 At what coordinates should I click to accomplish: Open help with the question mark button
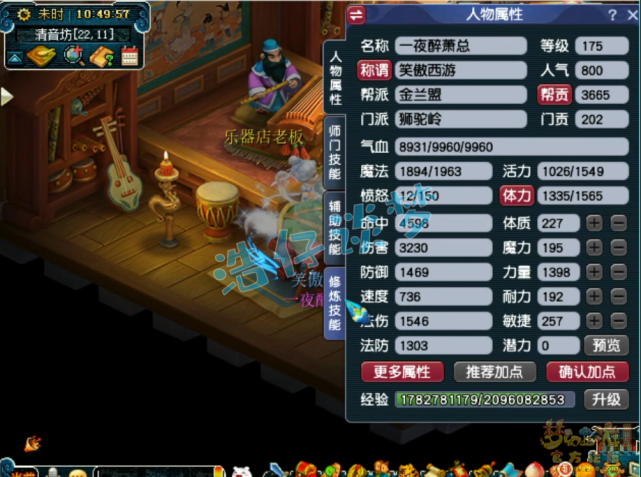tap(611, 14)
